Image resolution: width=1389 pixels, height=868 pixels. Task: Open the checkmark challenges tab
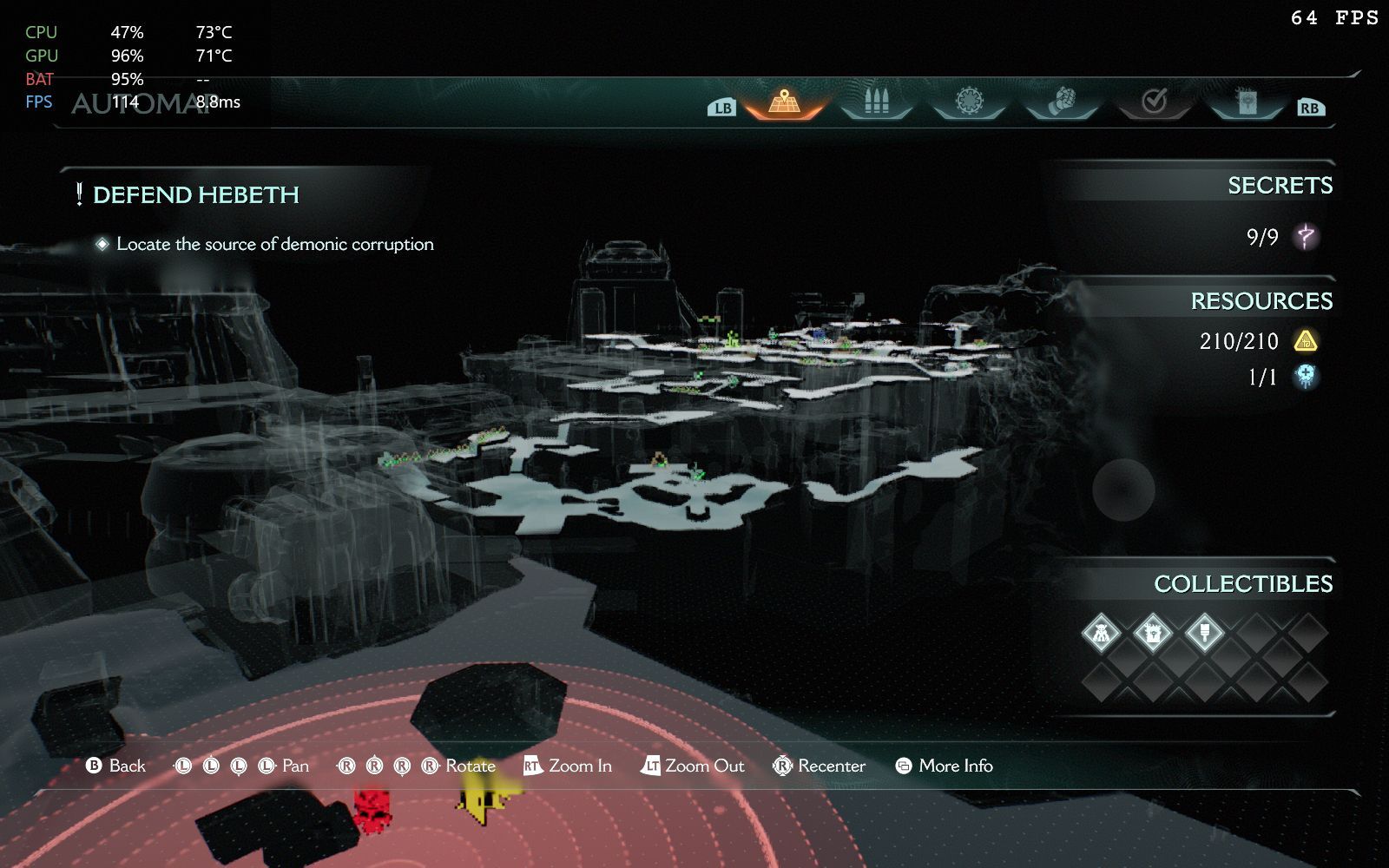[x=1154, y=102]
